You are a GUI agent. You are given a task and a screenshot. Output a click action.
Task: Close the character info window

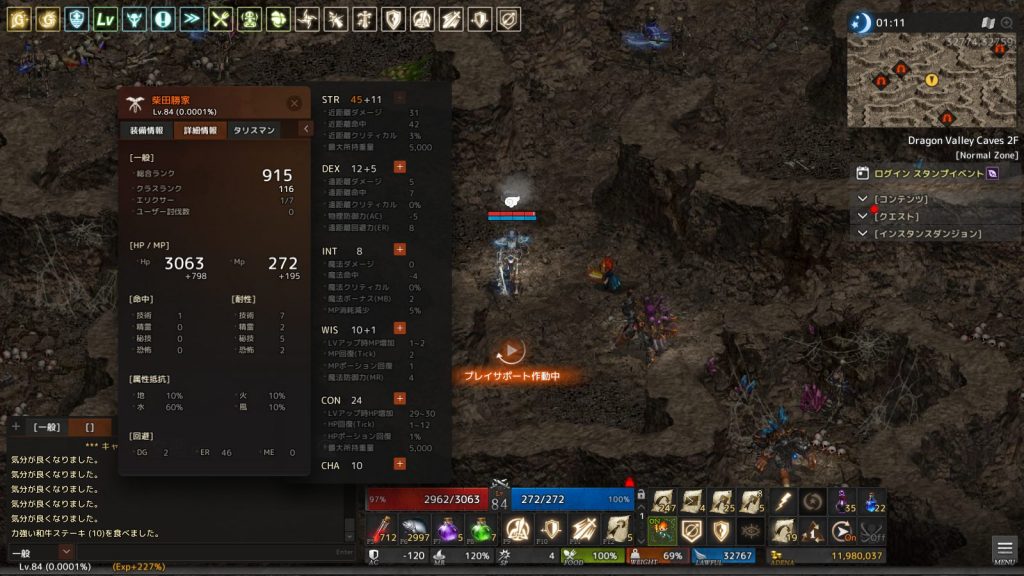point(294,103)
